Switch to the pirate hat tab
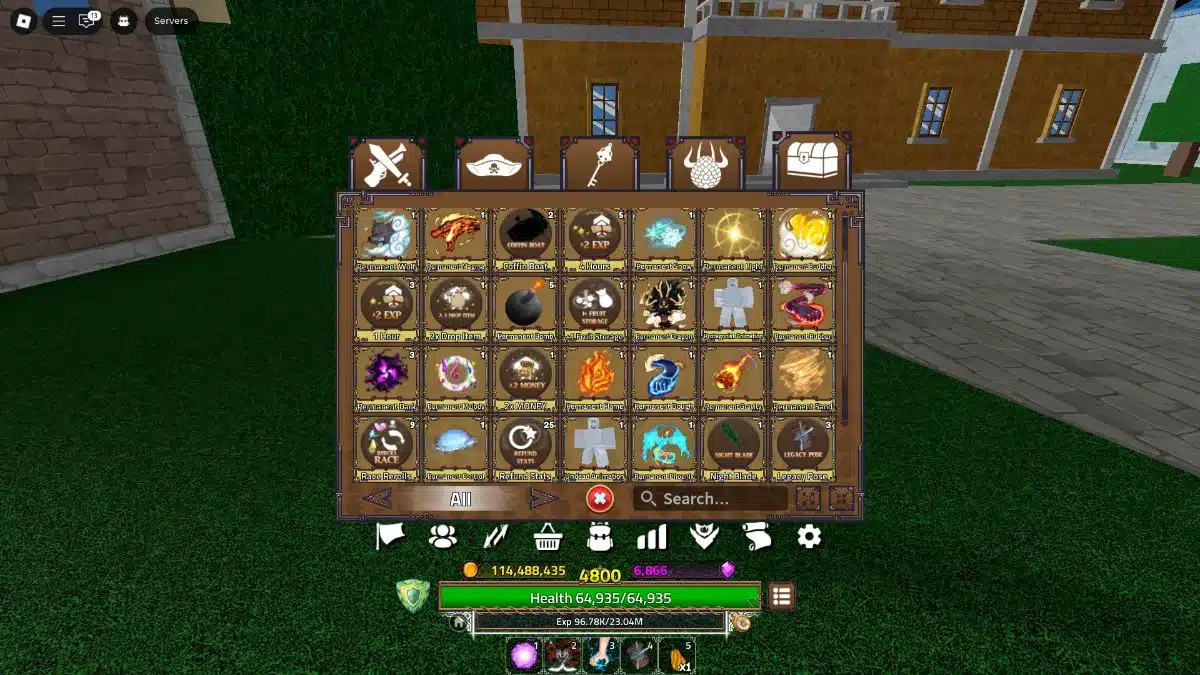 click(x=493, y=165)
